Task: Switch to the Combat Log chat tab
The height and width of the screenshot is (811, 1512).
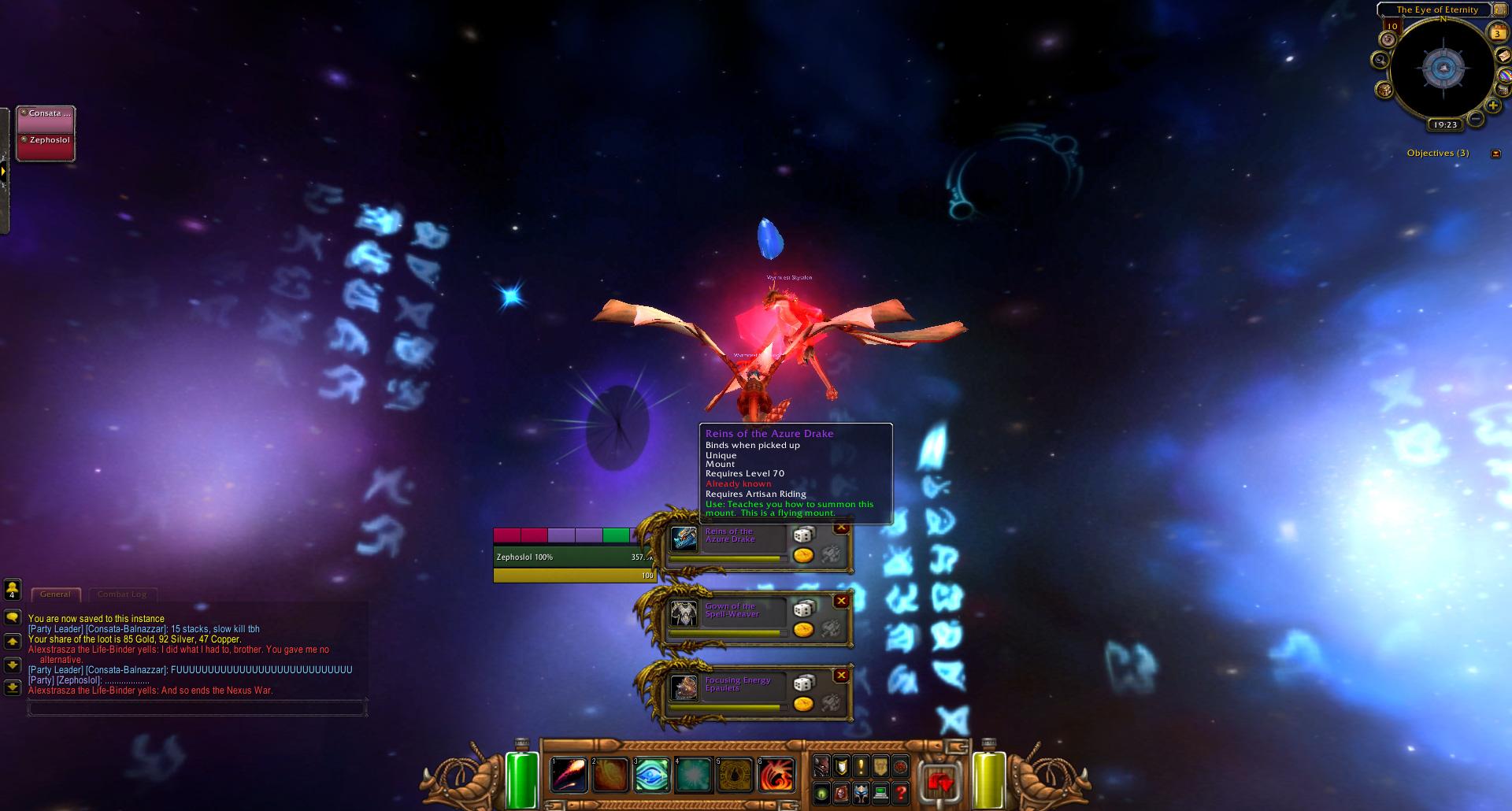Action: [122, 594]
